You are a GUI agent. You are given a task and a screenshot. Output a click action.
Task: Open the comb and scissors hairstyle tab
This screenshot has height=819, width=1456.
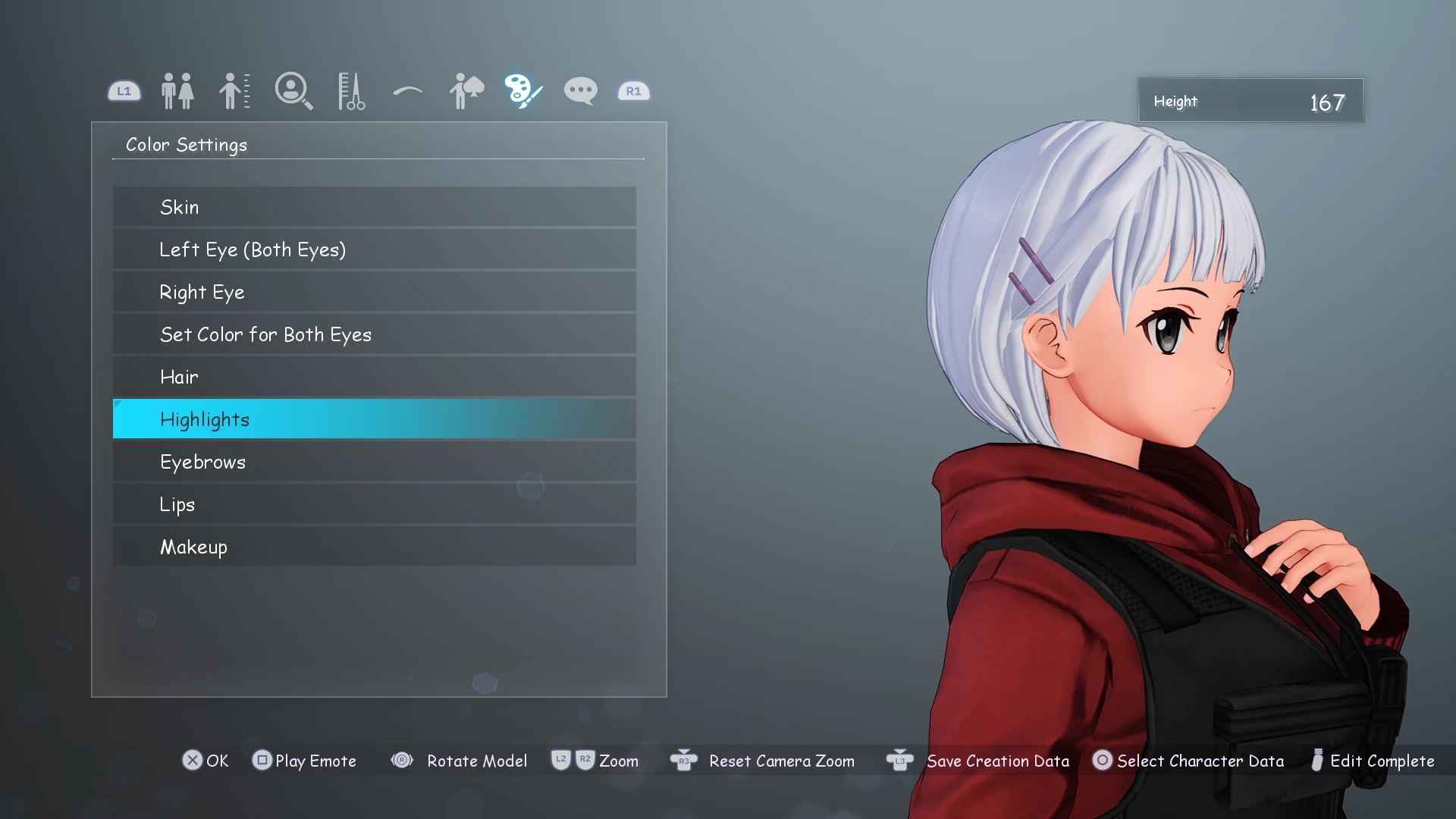point(351,91)
